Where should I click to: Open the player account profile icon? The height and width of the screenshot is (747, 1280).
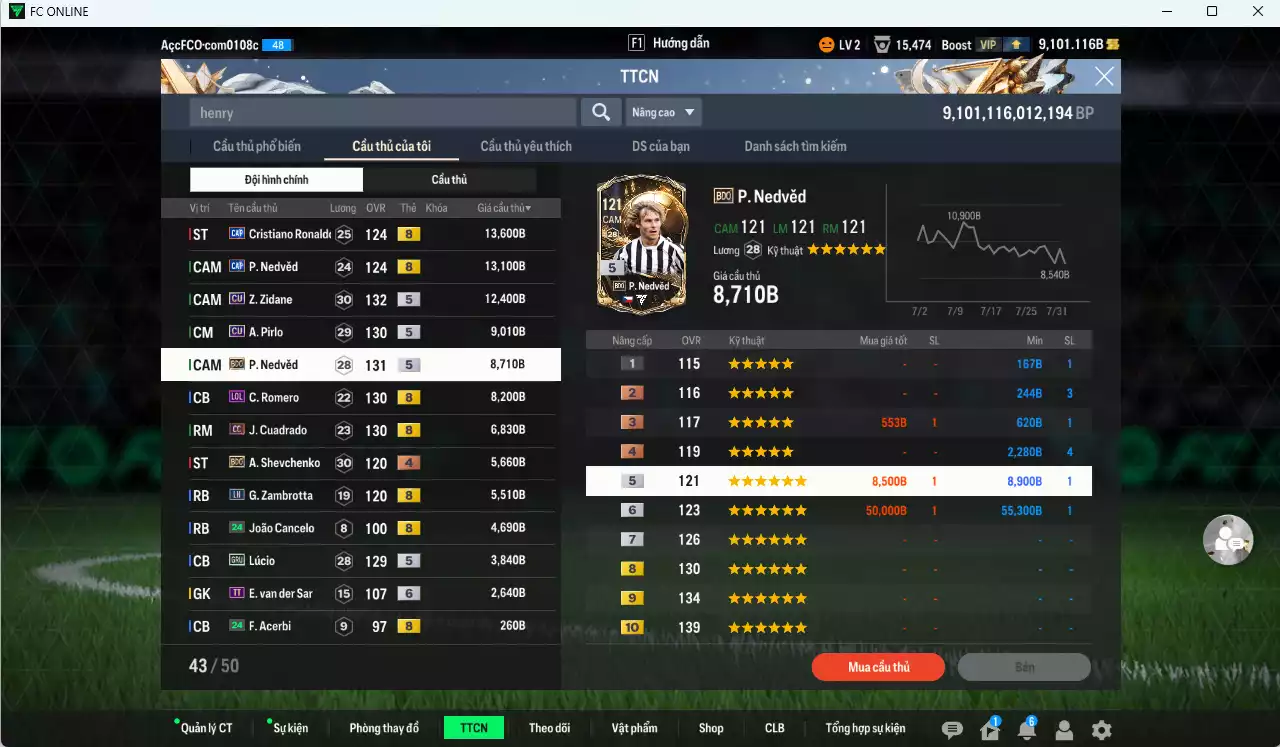click(1063, 729)
